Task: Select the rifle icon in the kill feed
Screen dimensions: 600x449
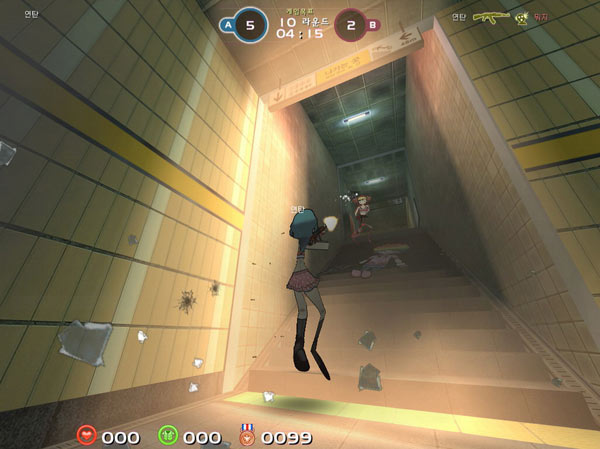Action: tap(491, 17)
